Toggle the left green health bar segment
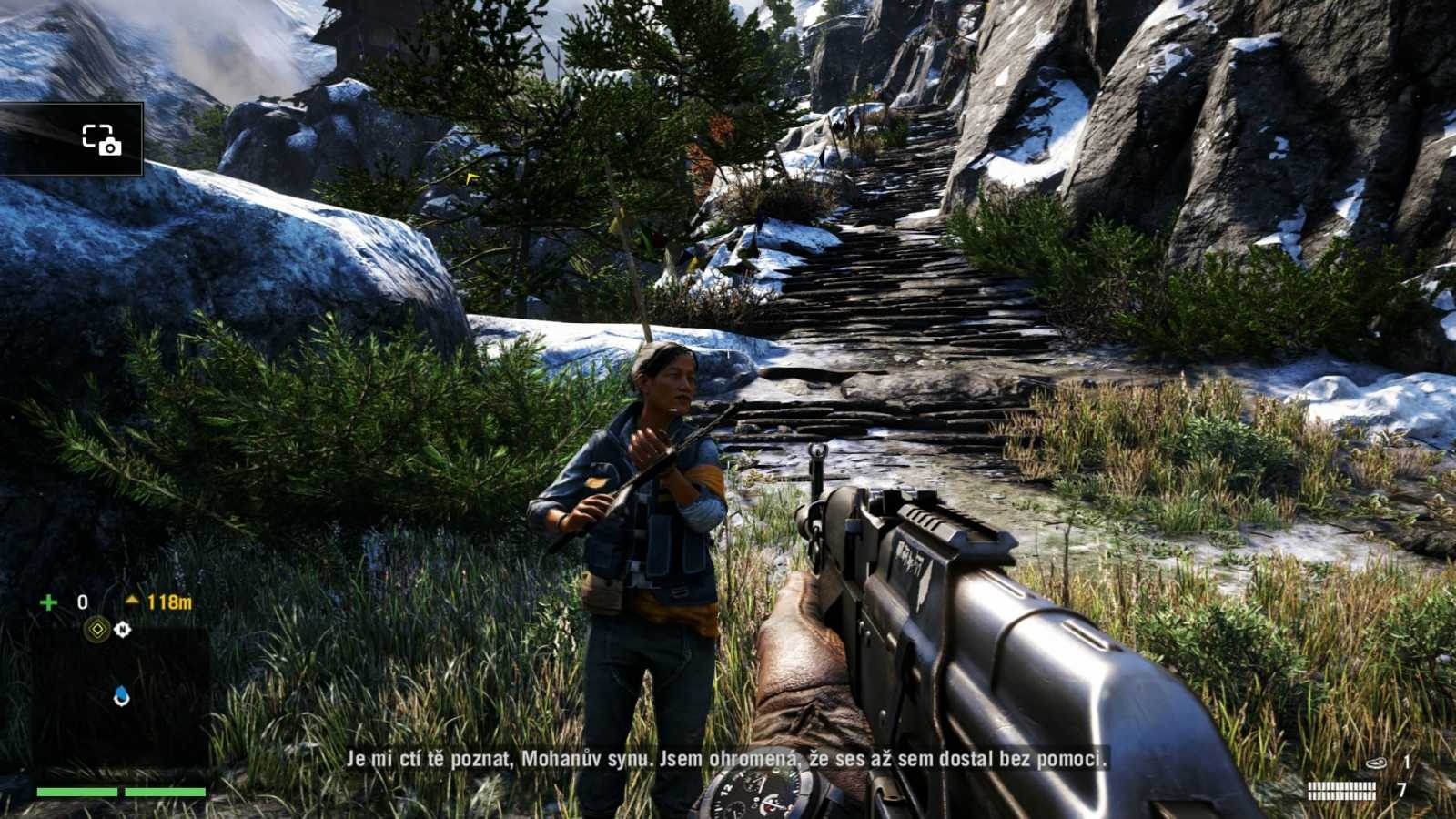This screenshot has height=819, width=1456. tap(77, 792)
